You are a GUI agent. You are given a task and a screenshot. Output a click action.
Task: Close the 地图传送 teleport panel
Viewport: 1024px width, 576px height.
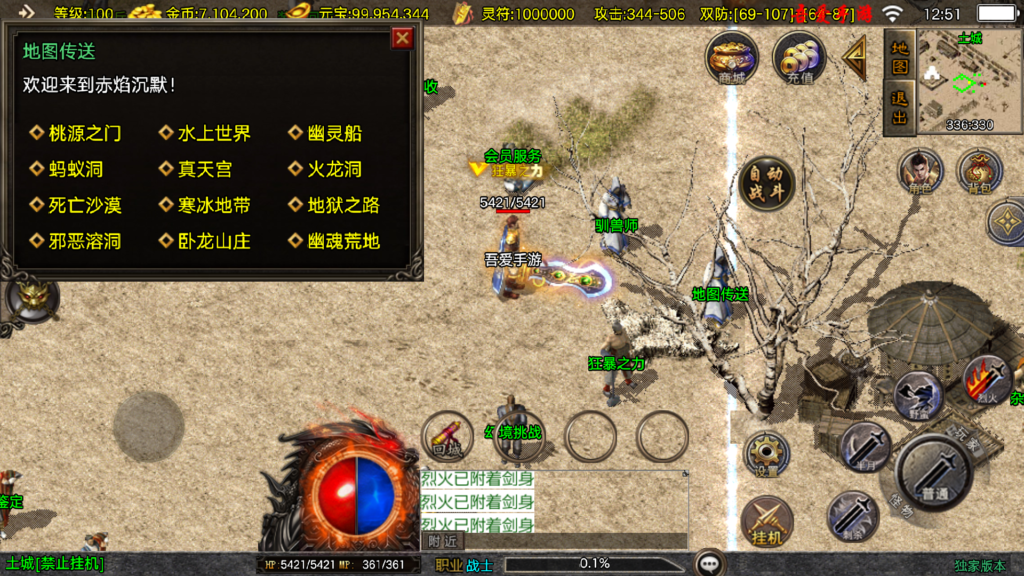[x=402, y=38]
